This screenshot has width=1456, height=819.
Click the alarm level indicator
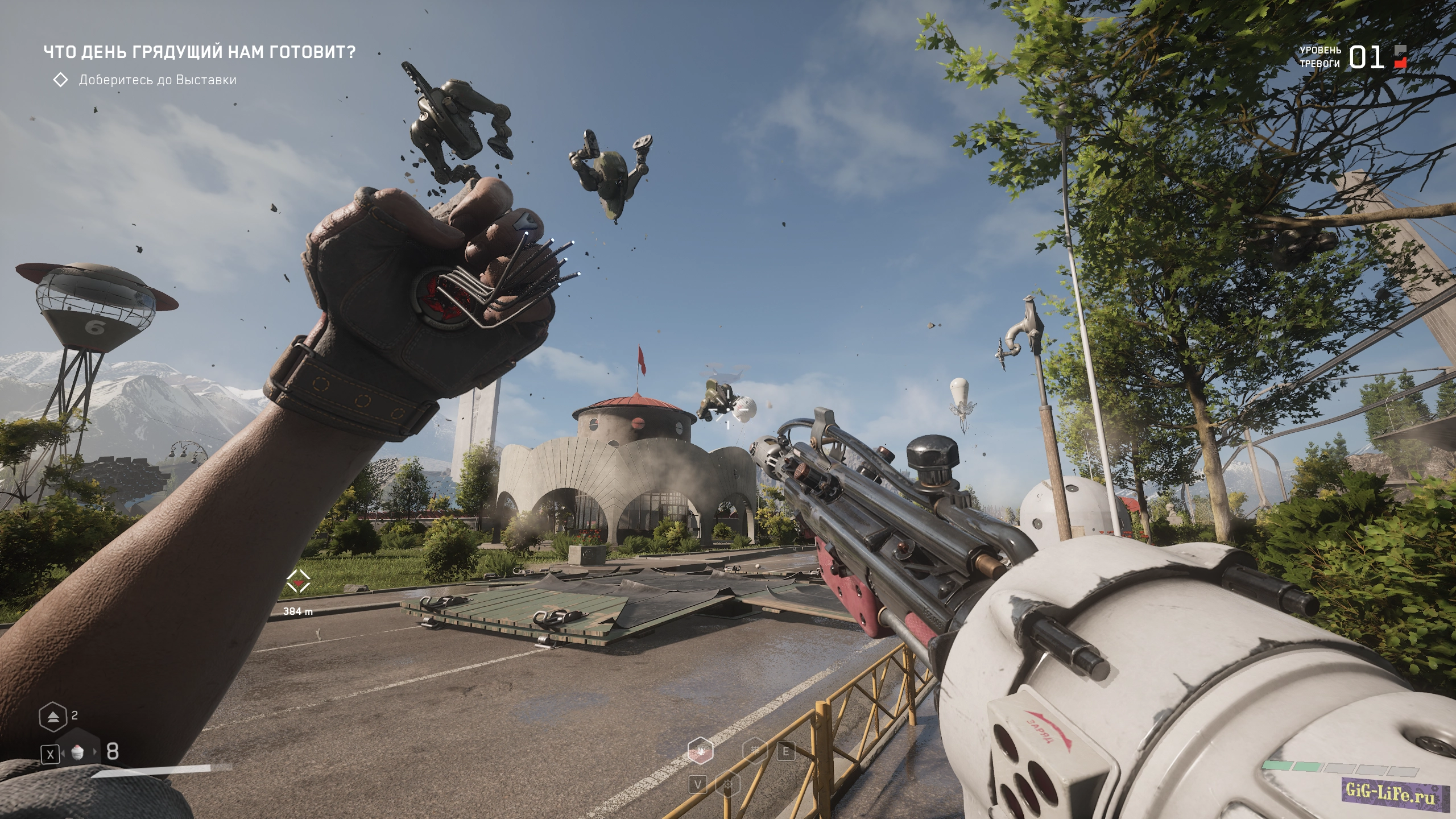pos(1365,57)
